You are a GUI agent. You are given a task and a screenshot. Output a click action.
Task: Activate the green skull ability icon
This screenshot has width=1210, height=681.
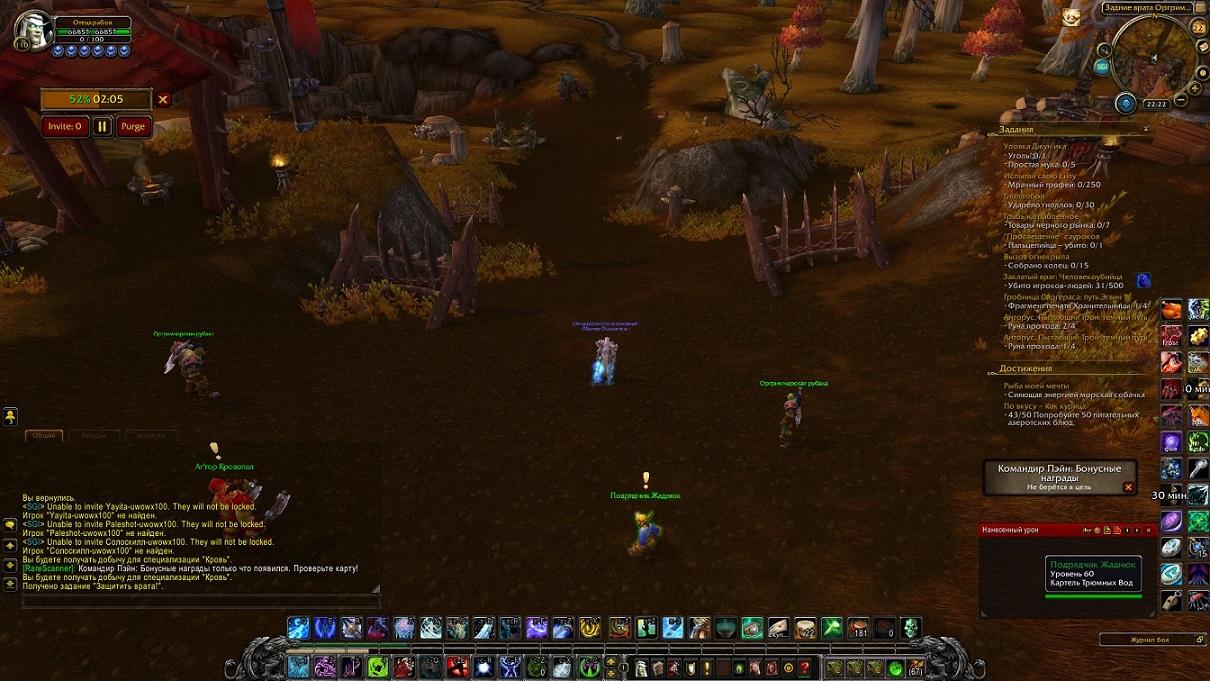(910, 628)
